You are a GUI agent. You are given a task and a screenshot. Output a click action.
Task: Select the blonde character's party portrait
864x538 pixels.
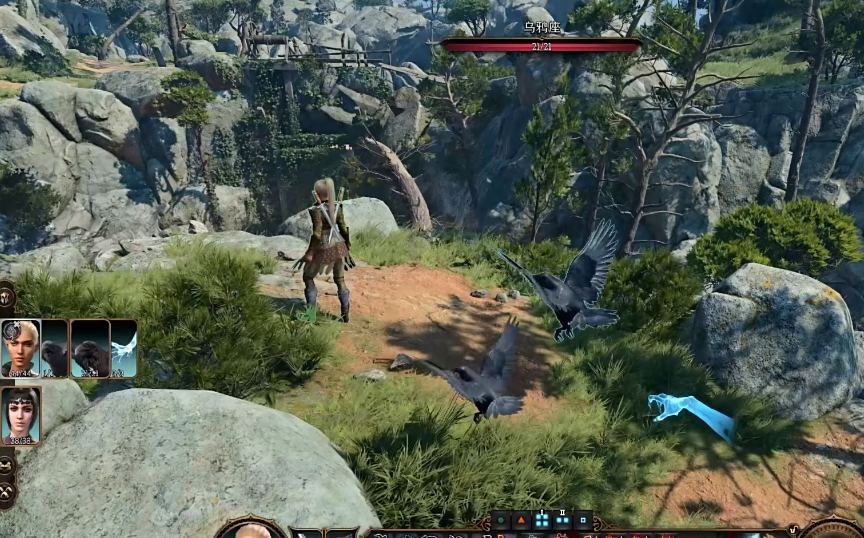[x=20, y=348]
